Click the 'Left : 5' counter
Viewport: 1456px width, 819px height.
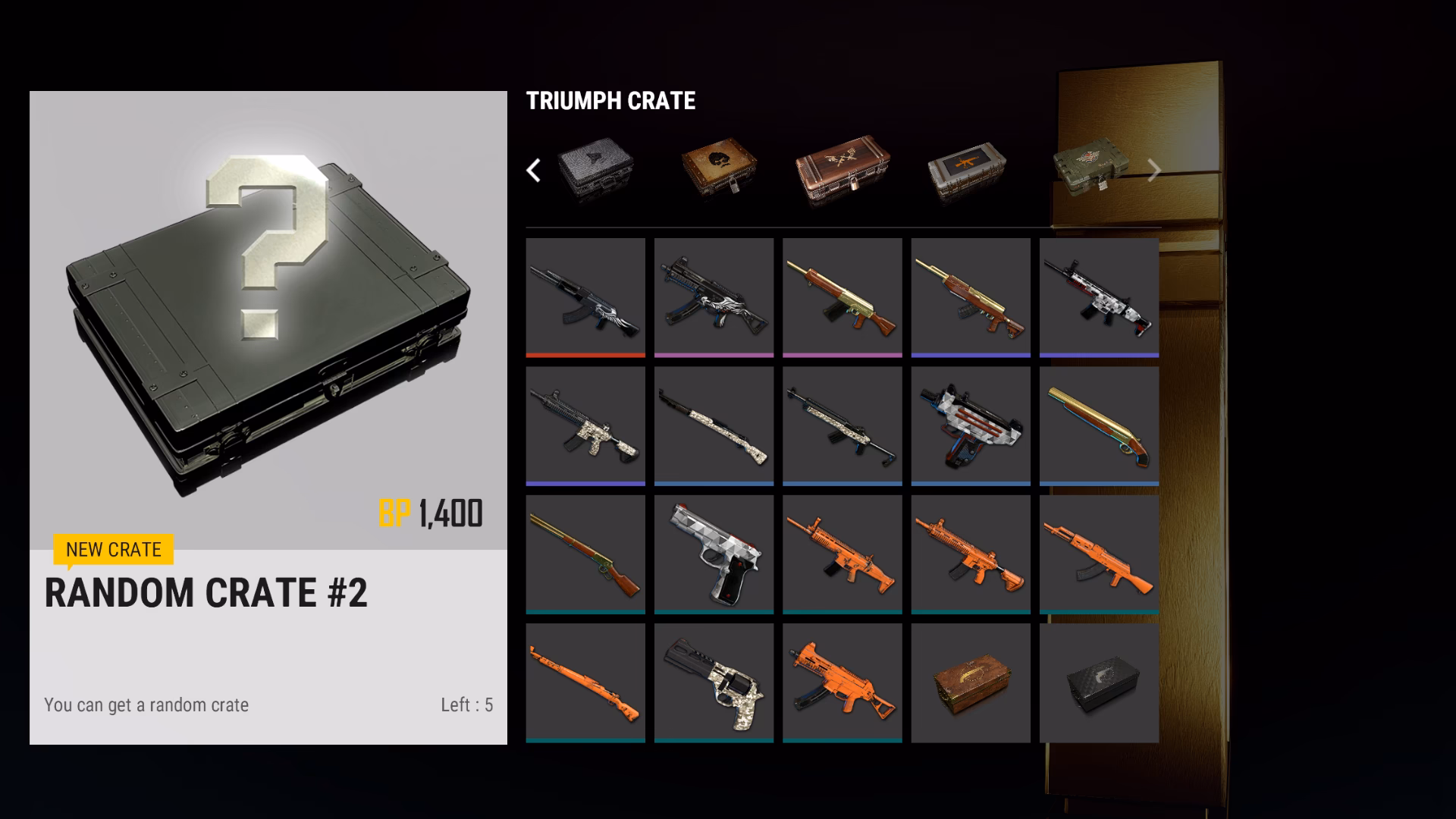466,704
